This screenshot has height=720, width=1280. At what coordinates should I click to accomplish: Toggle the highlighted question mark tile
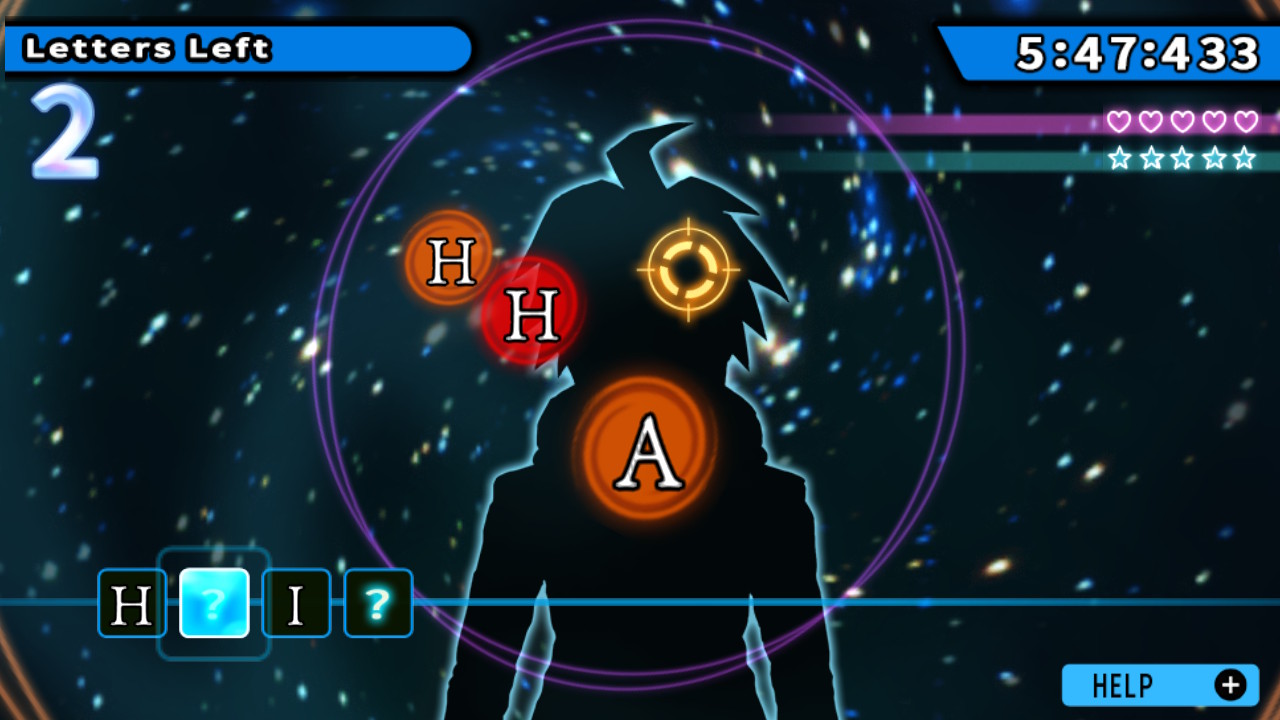[x=214, y=603]
